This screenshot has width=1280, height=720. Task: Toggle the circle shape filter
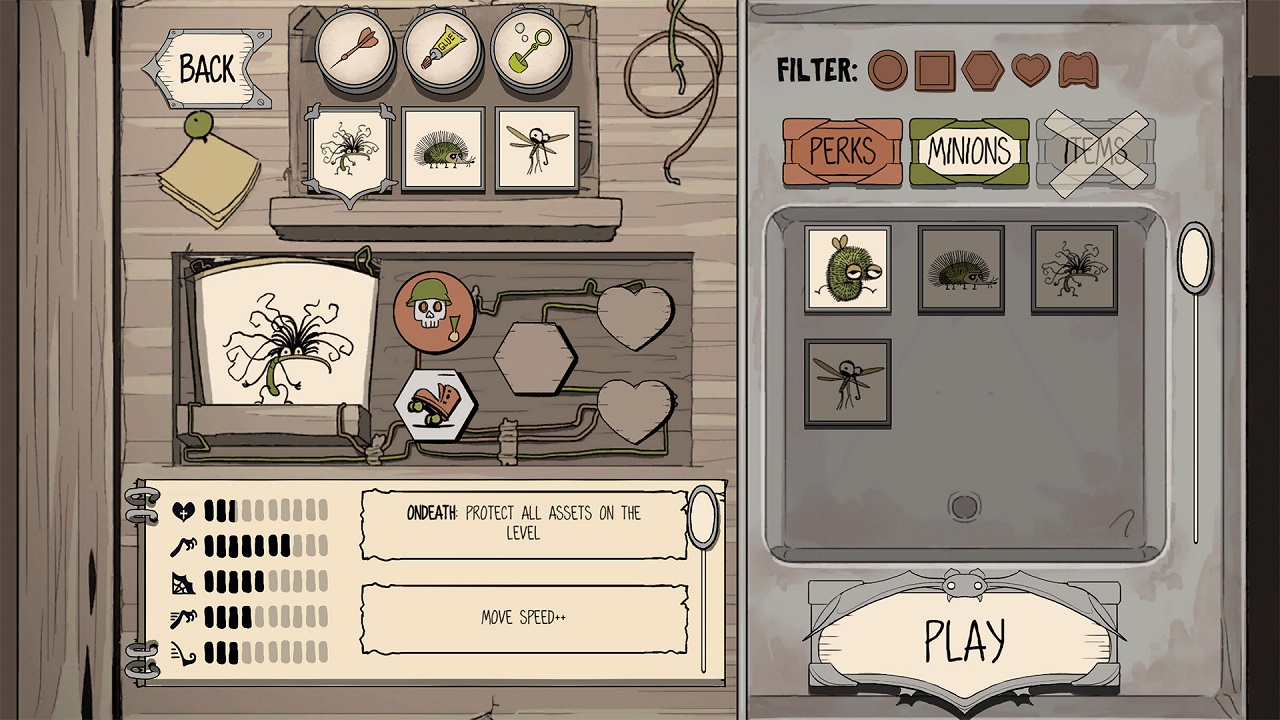890,73
